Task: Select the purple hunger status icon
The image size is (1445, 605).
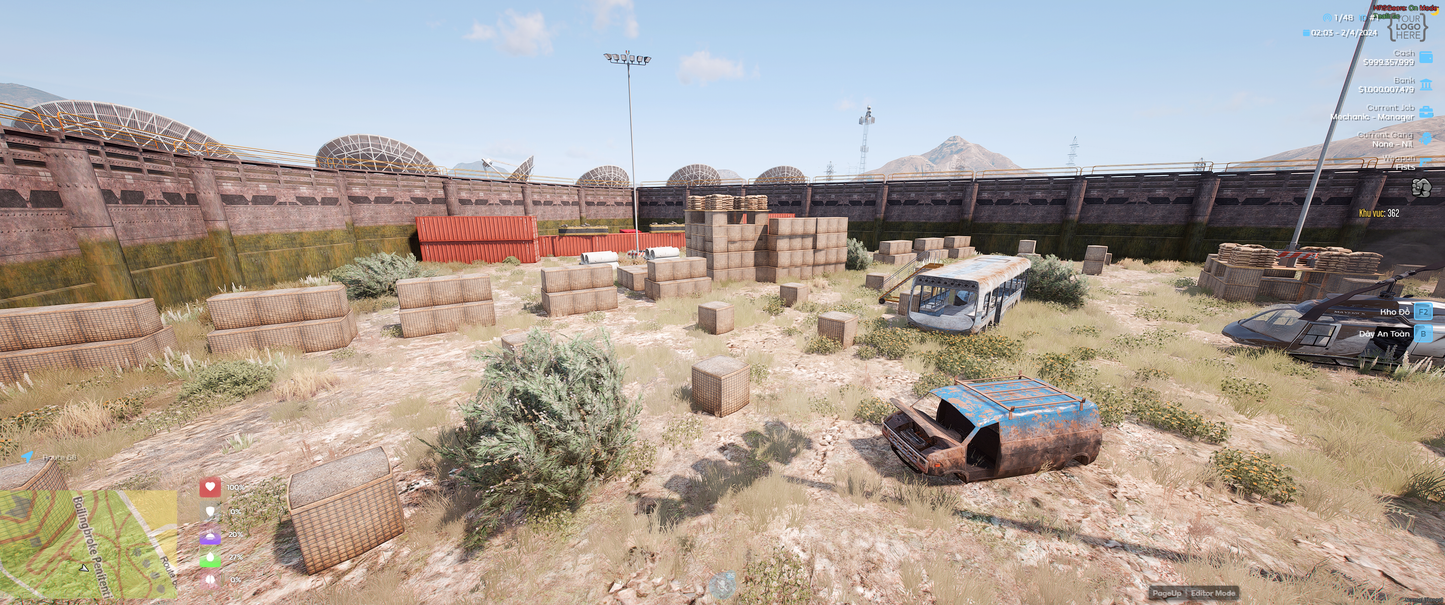Action: [210, 535]
